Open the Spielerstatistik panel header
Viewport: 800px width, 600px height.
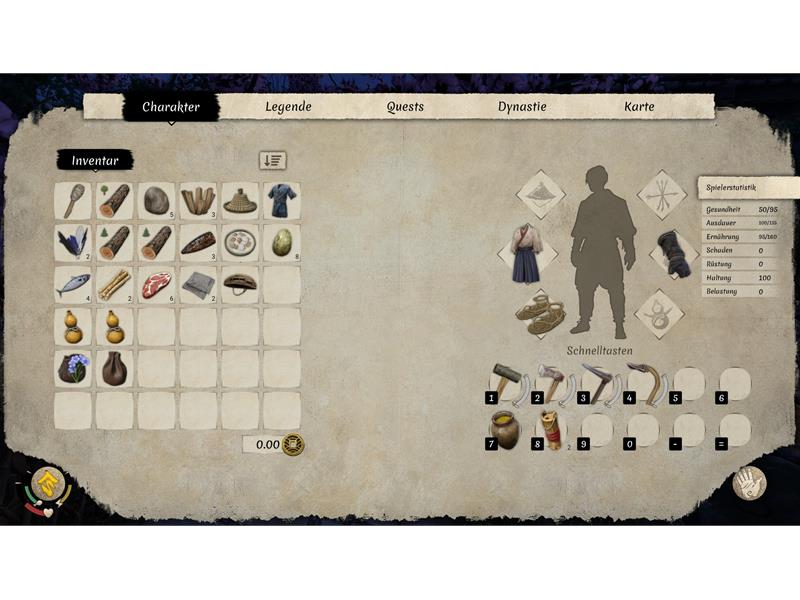(747, 188)
